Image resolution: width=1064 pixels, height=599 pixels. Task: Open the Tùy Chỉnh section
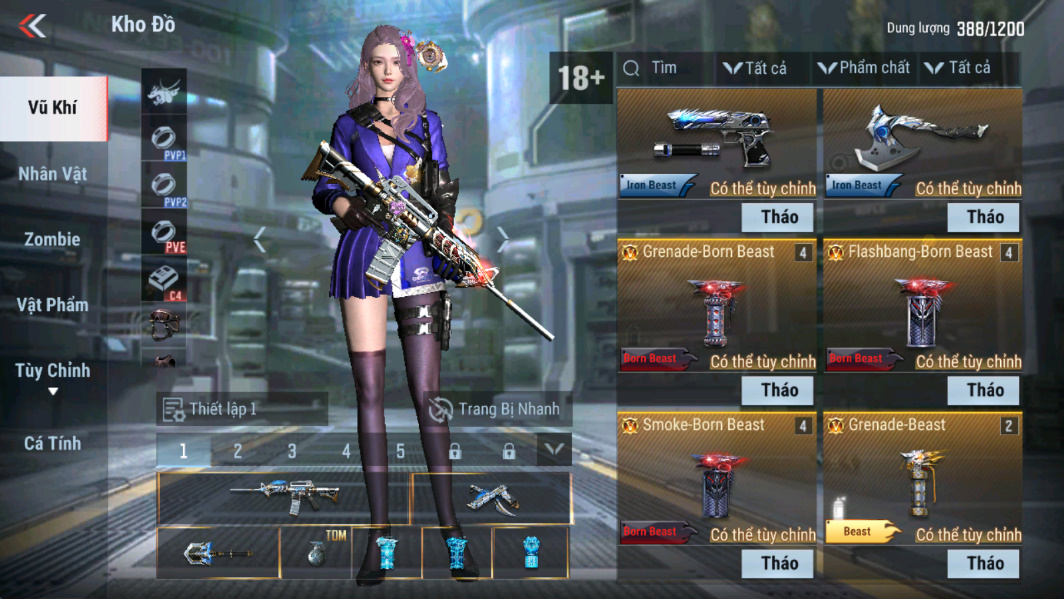(x=52, y=372)
